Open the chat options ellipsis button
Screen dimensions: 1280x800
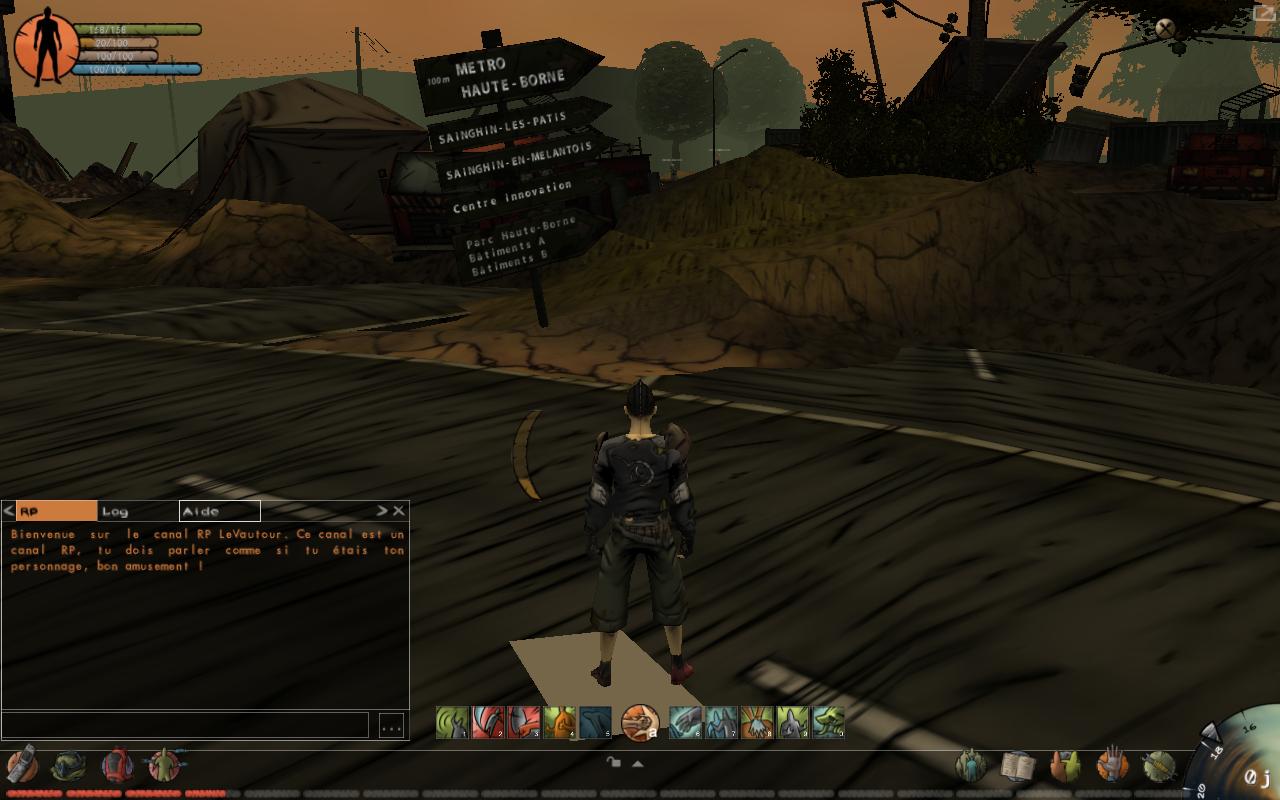(x=391, y=726)
